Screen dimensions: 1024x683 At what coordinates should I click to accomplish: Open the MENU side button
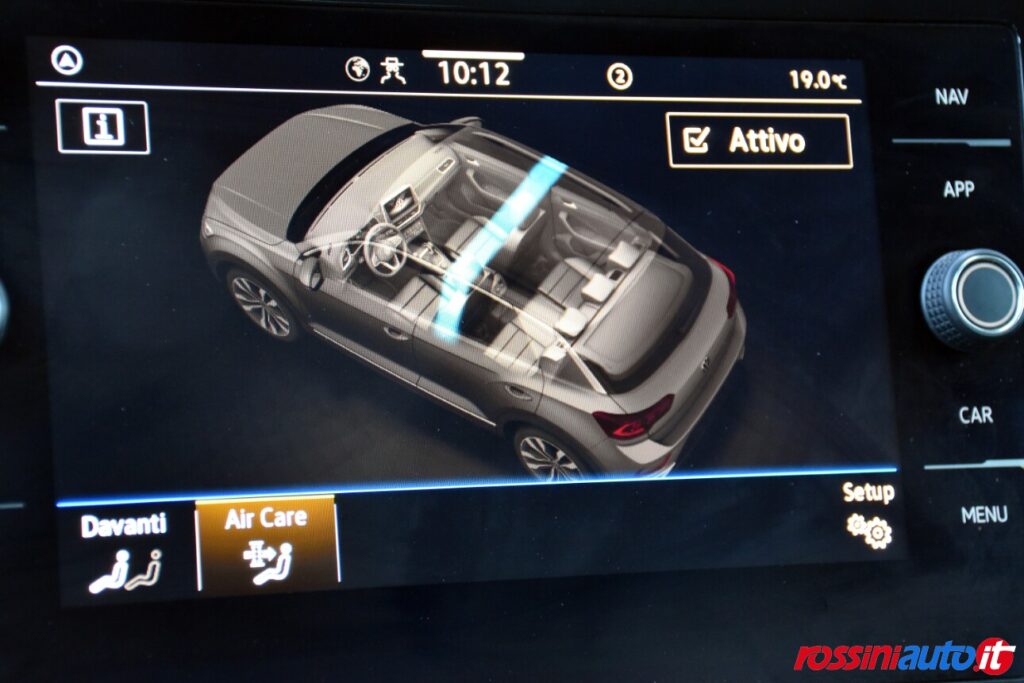click(x=983, y=515)
